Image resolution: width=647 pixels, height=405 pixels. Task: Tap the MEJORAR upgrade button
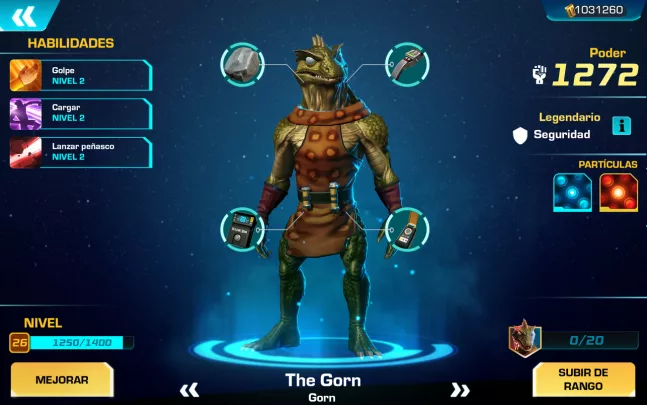pos(62,380)
